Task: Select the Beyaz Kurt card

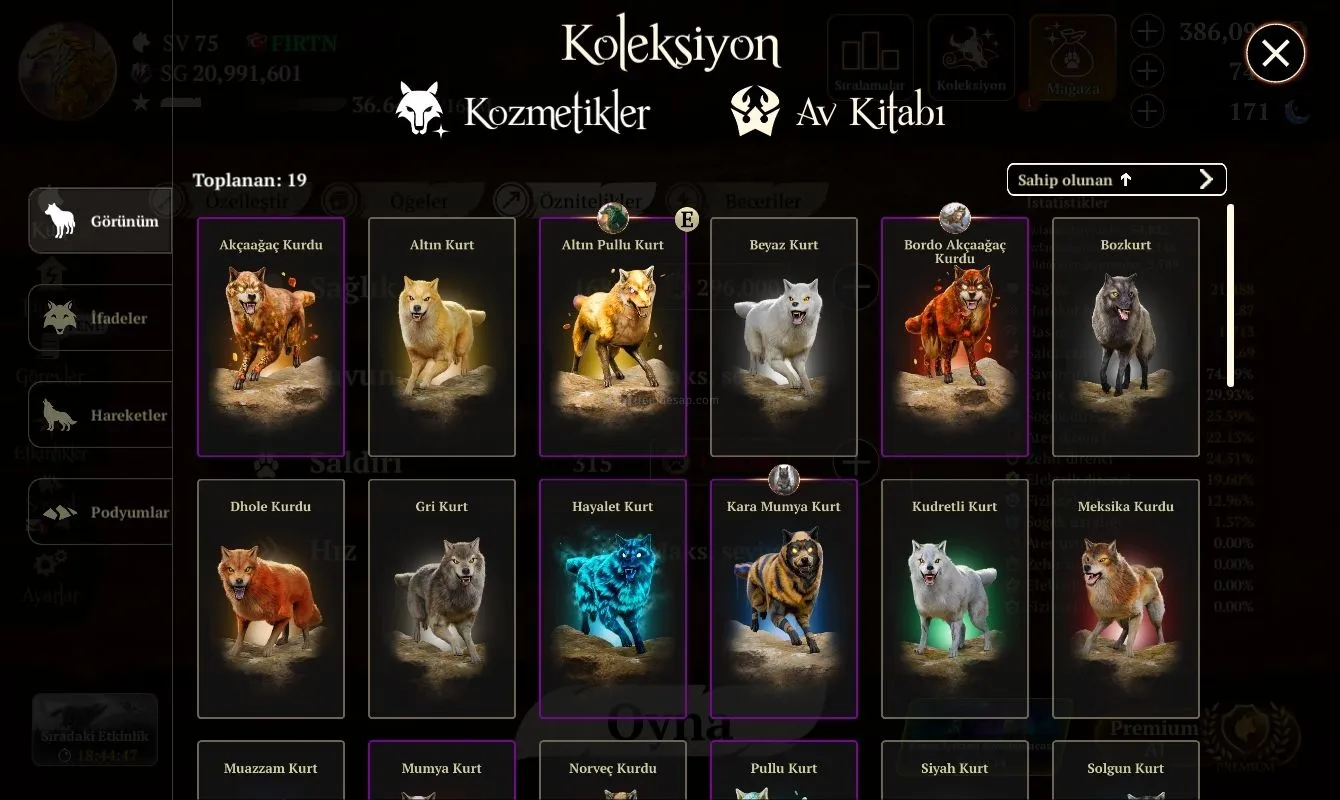Action: (x=784, y=337)
